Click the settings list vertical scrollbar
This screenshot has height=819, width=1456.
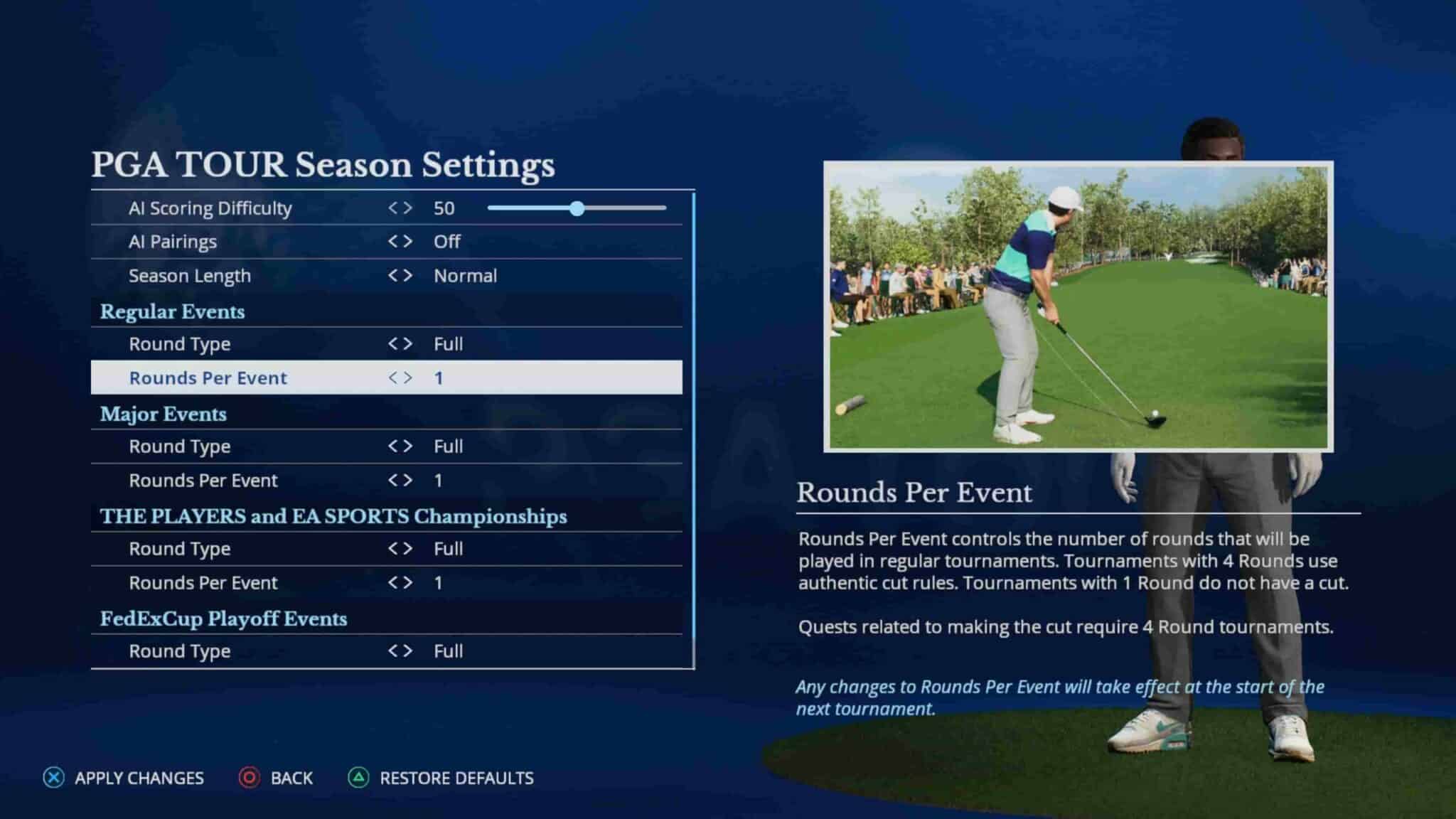click(693, 427)
